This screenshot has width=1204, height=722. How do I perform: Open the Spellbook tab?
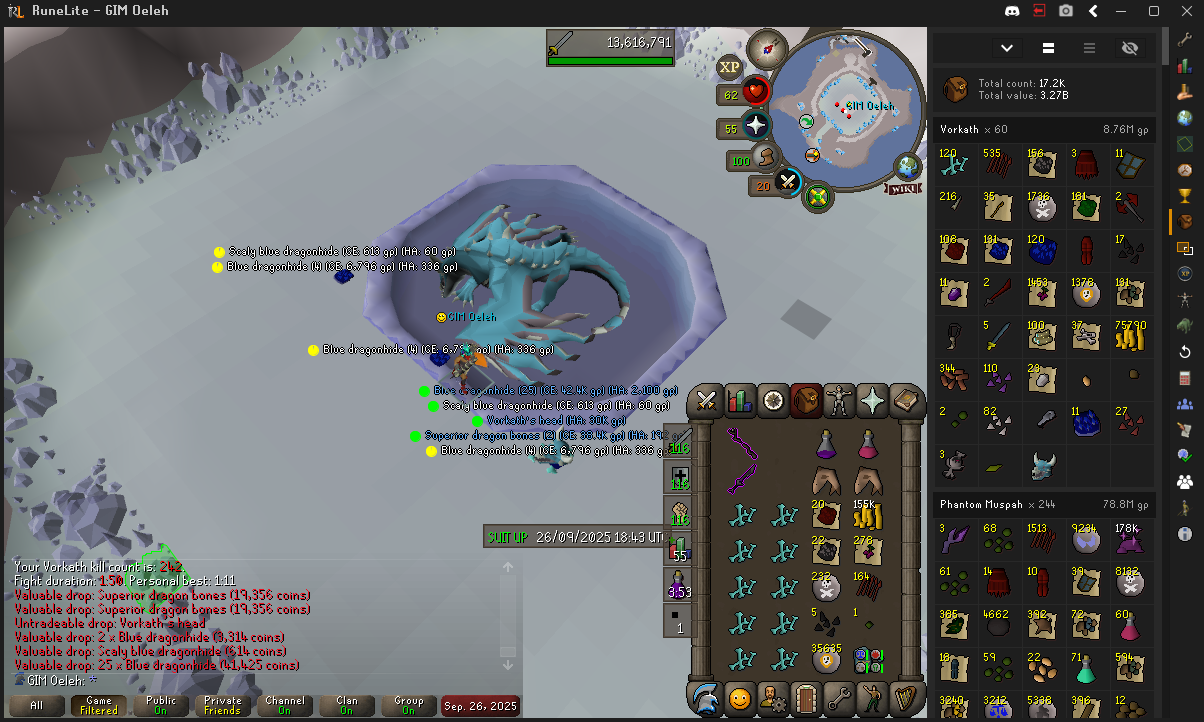(x=906, y=401)
